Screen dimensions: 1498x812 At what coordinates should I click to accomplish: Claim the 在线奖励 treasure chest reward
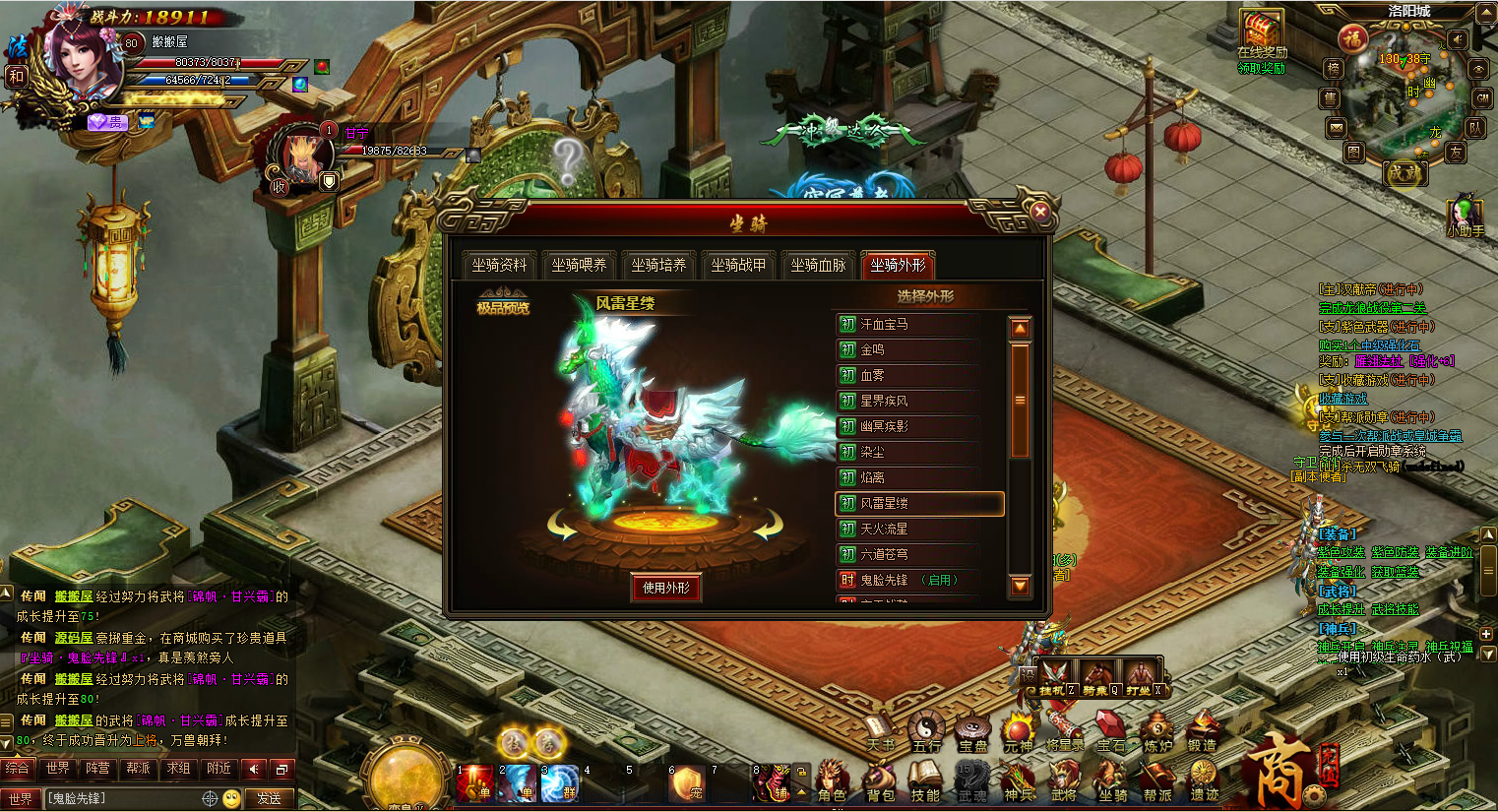click(1261, 35)
